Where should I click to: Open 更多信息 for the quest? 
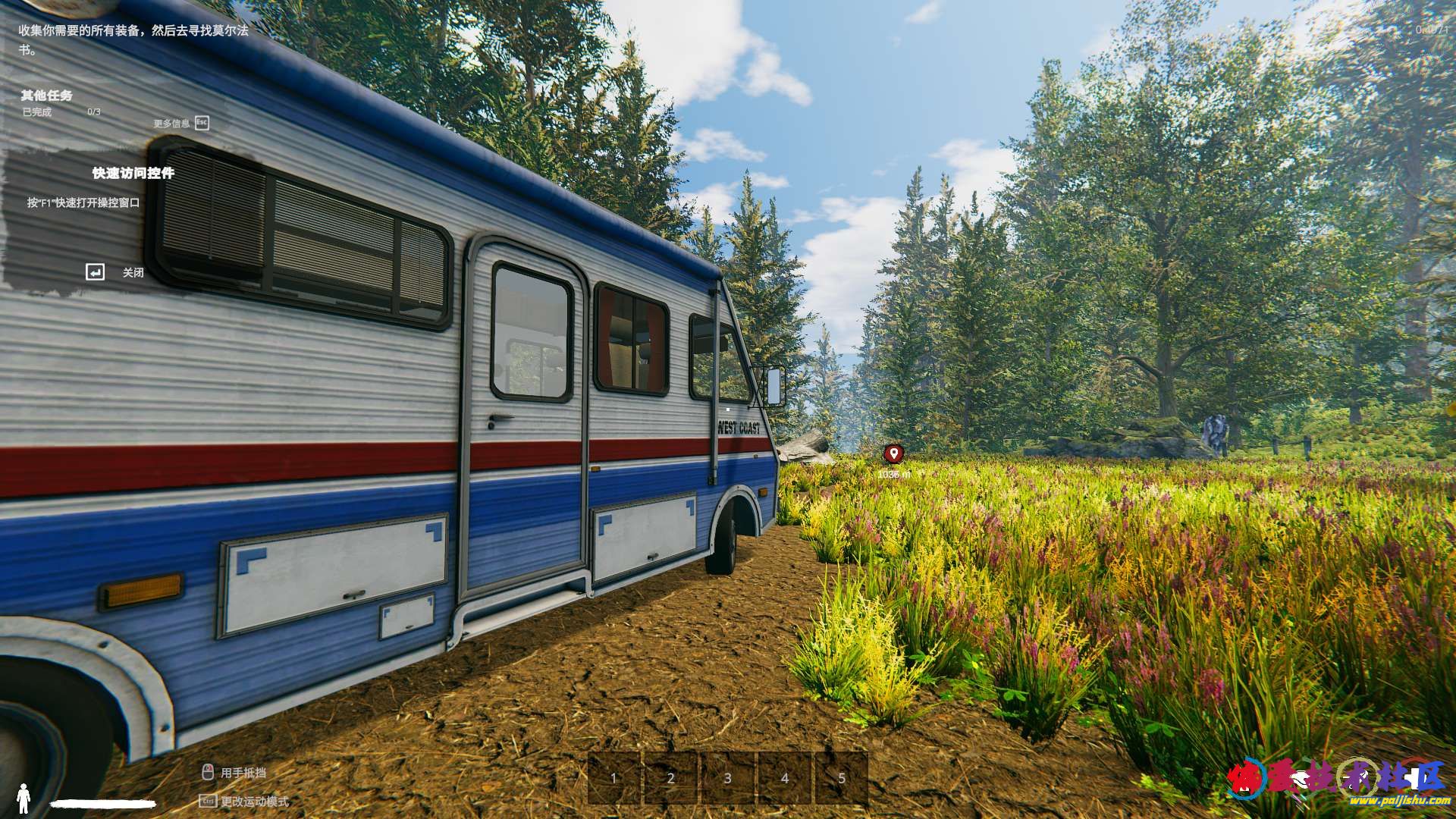[181, 123]
